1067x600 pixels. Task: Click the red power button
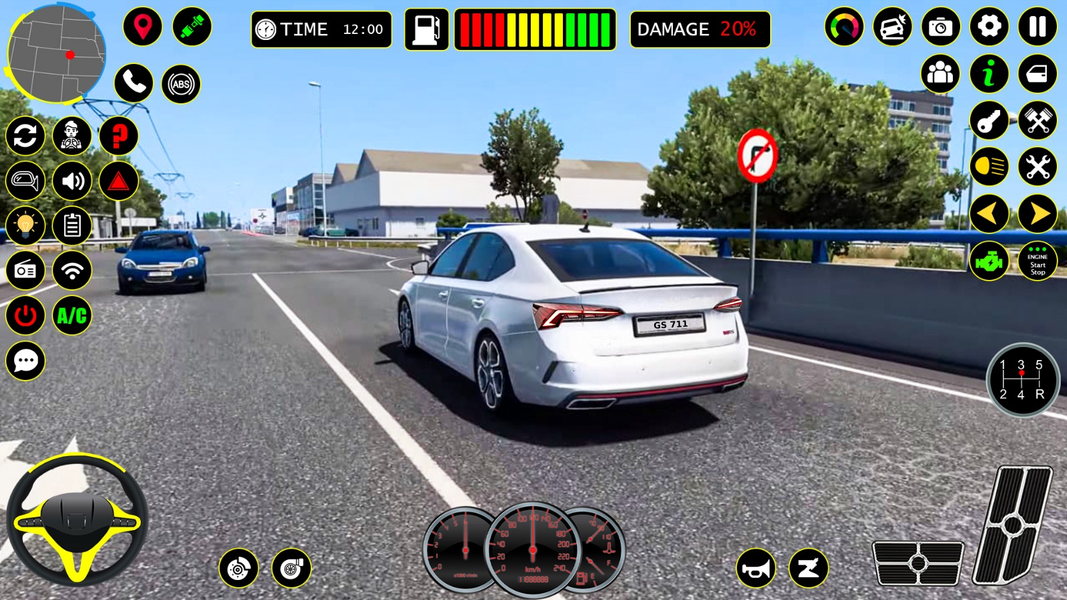[25, 316]
